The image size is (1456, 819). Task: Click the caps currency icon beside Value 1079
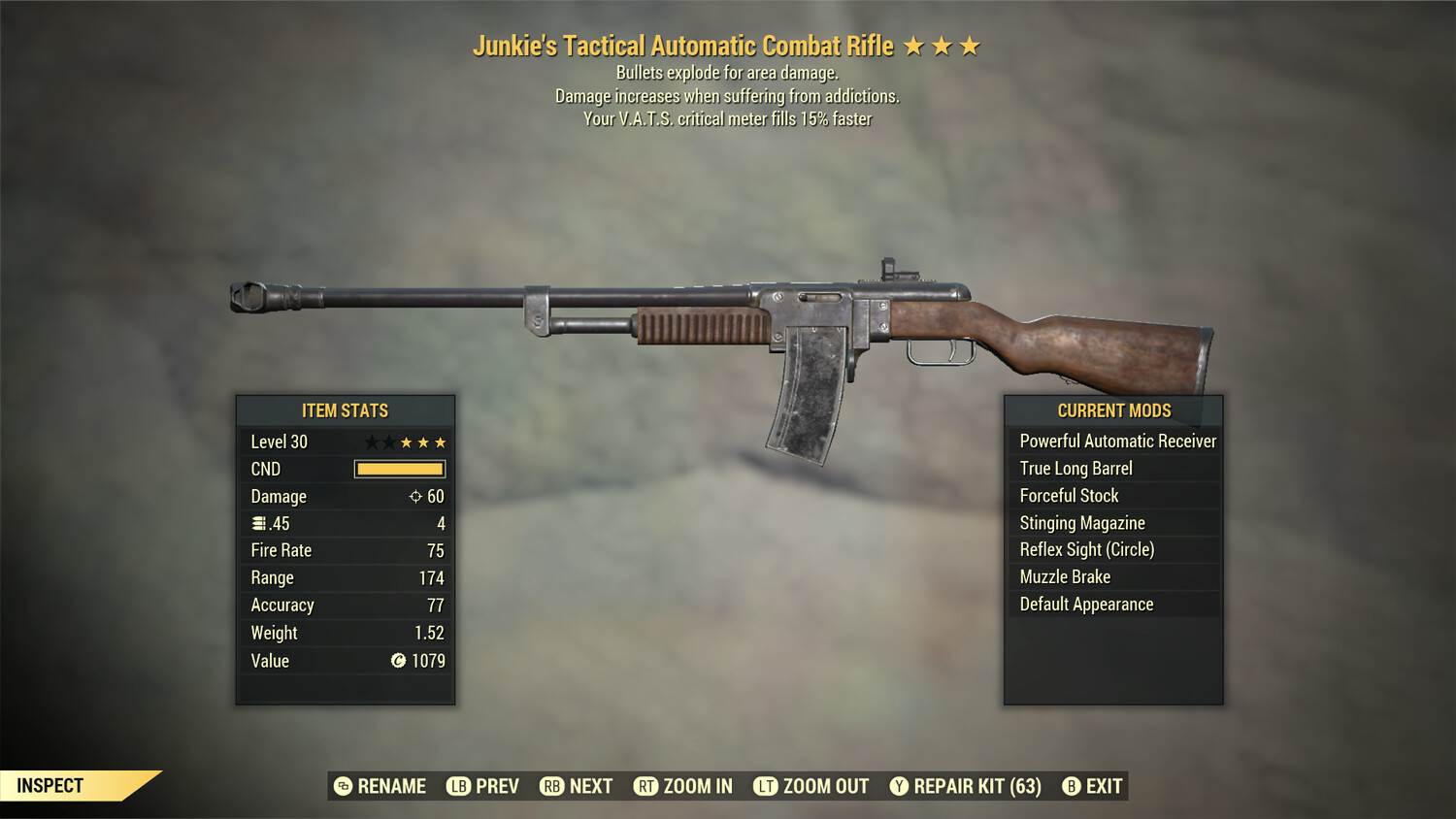coord(397,661)
